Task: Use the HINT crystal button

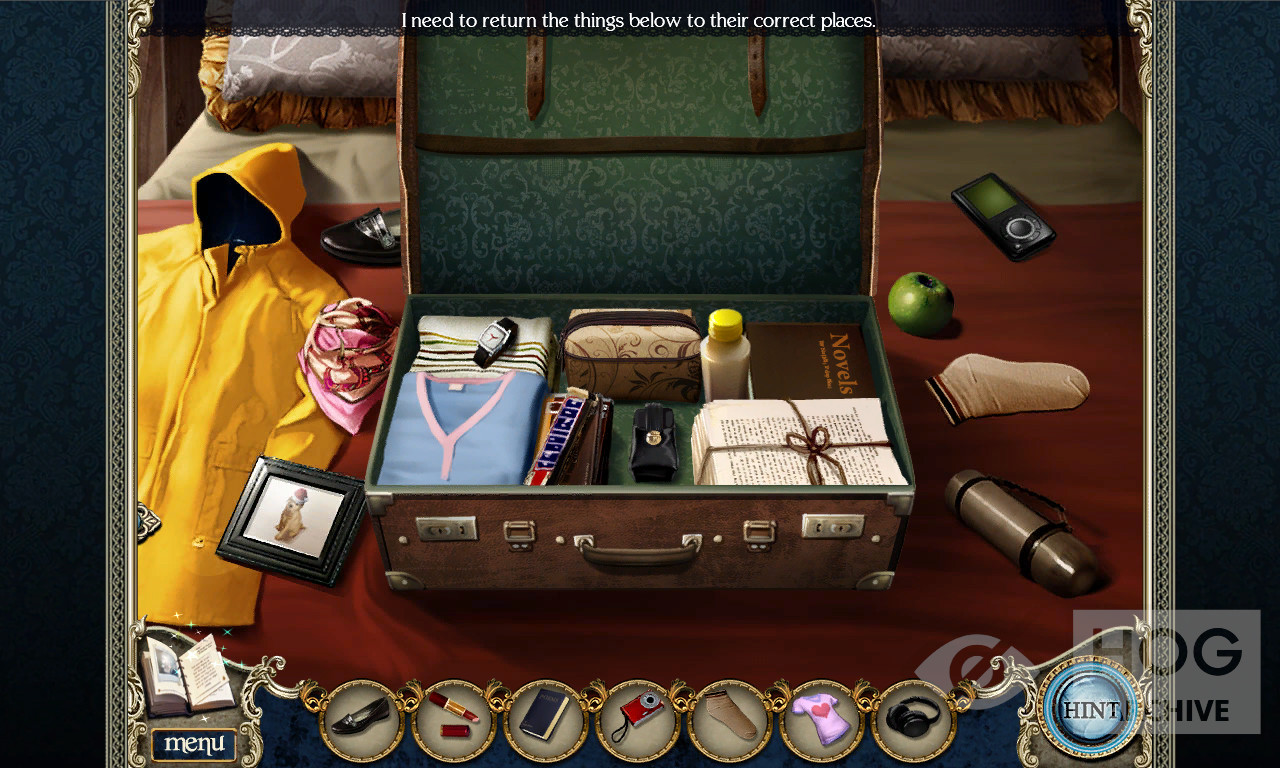Action: [1091, 709]
